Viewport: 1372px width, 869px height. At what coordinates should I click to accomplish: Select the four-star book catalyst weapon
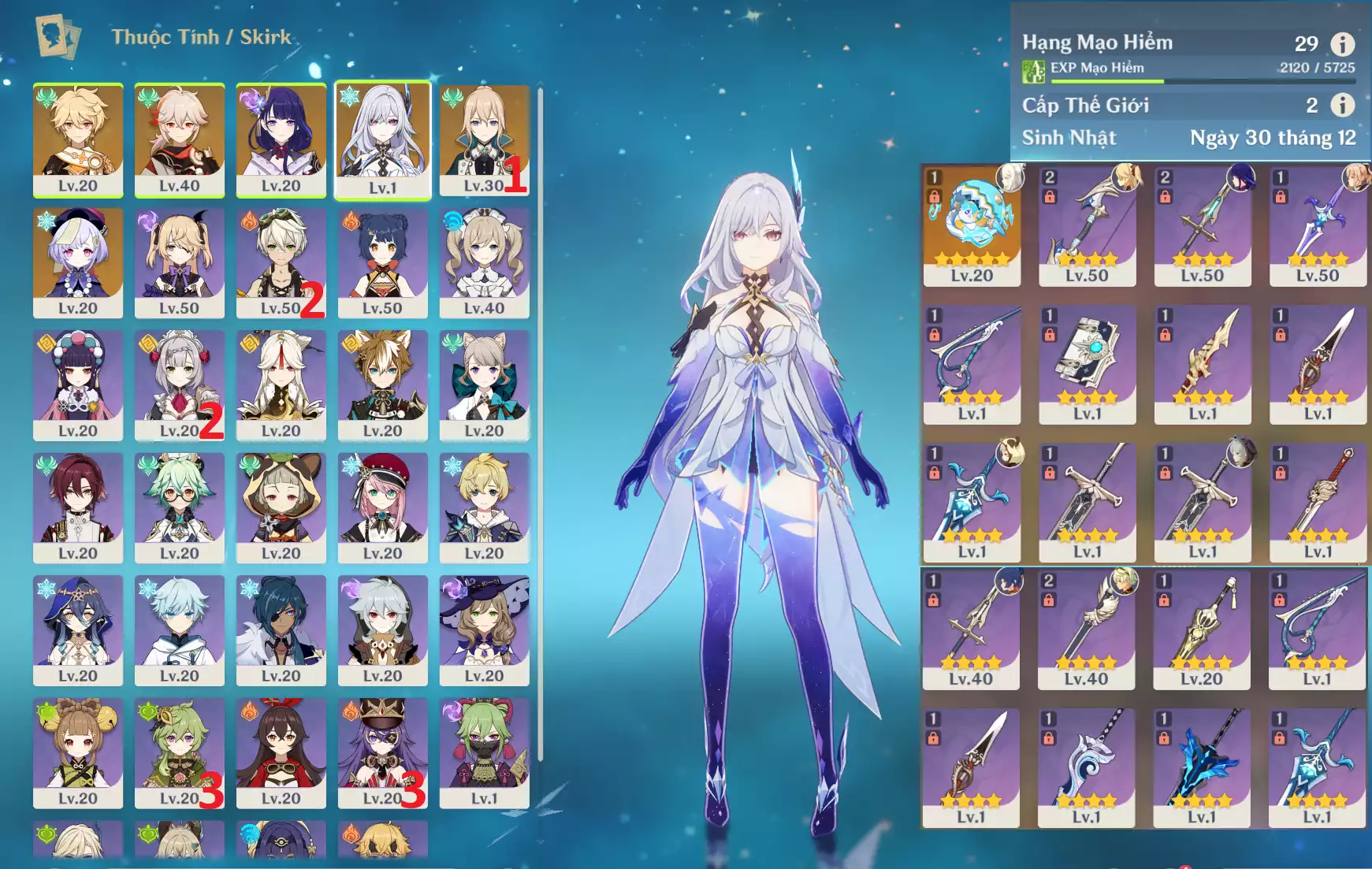[x=1087, y=364]
